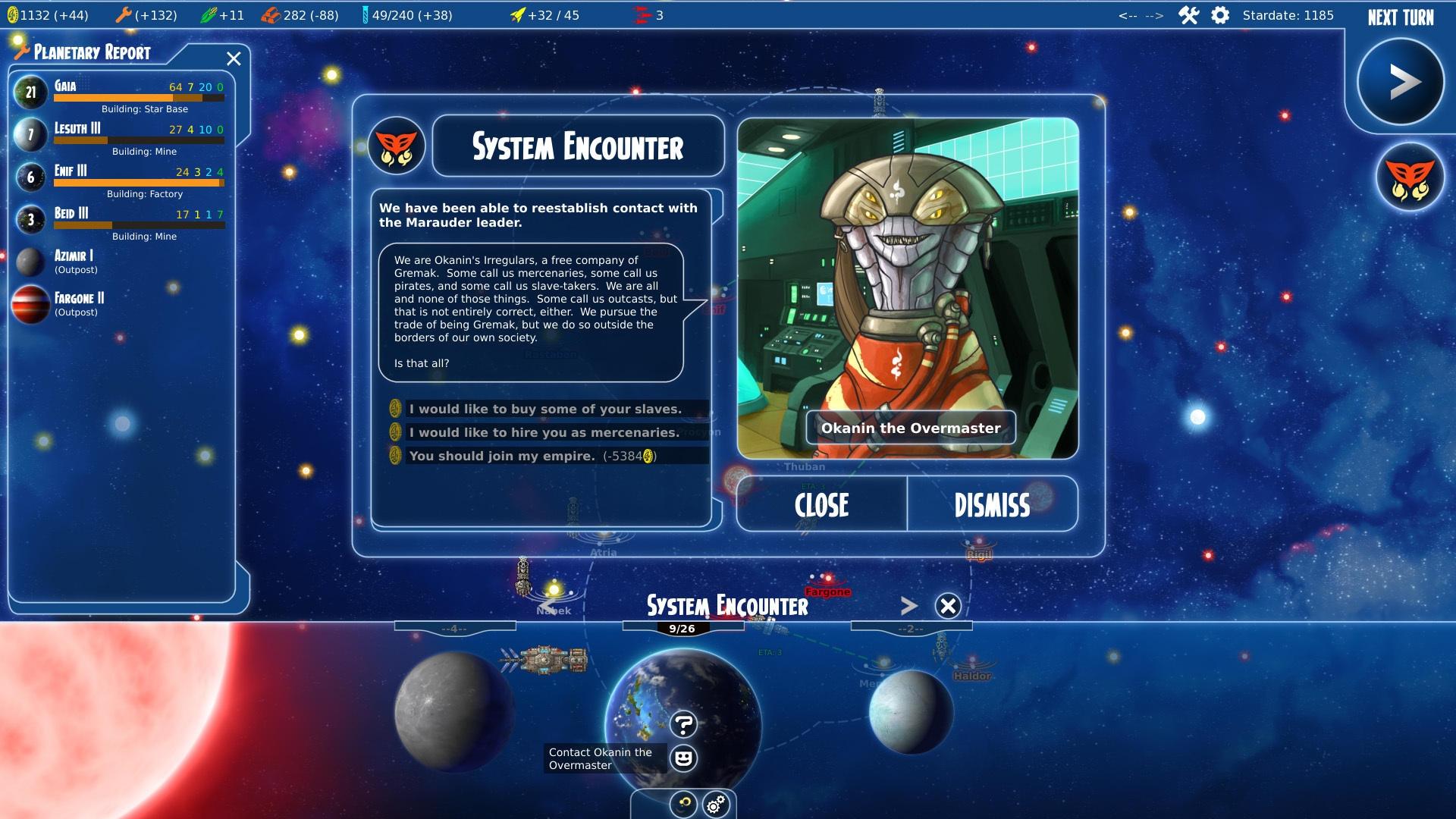
Task: Click the research vial icon in top bar
Action: [x=364, y=14]
